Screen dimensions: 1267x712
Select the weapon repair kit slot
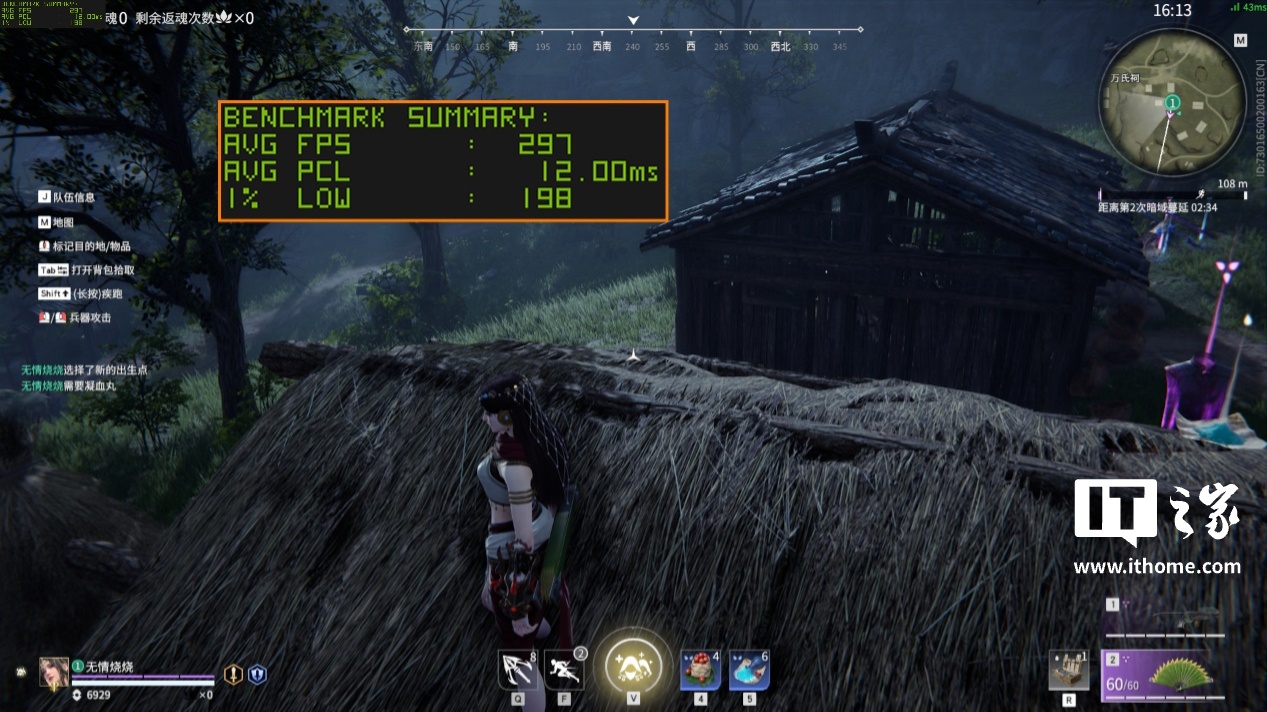click(1068, 670)
